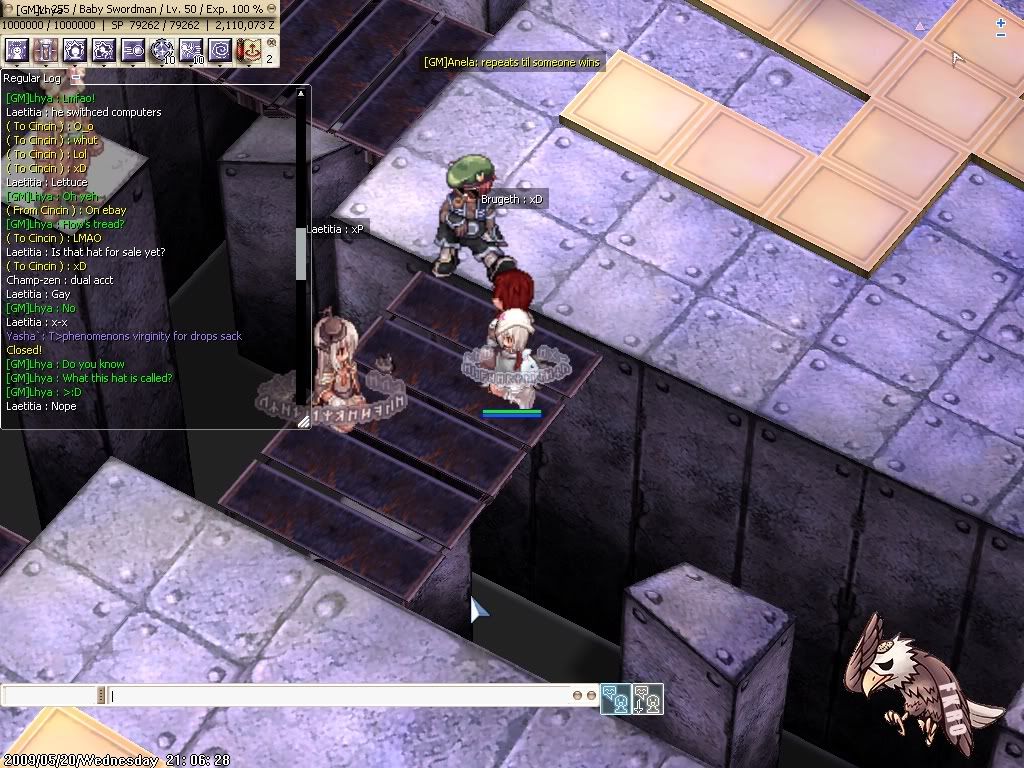Toggle the second chat mode icon button
This screenshot has width=1024, height=768.
click(647, 699)
